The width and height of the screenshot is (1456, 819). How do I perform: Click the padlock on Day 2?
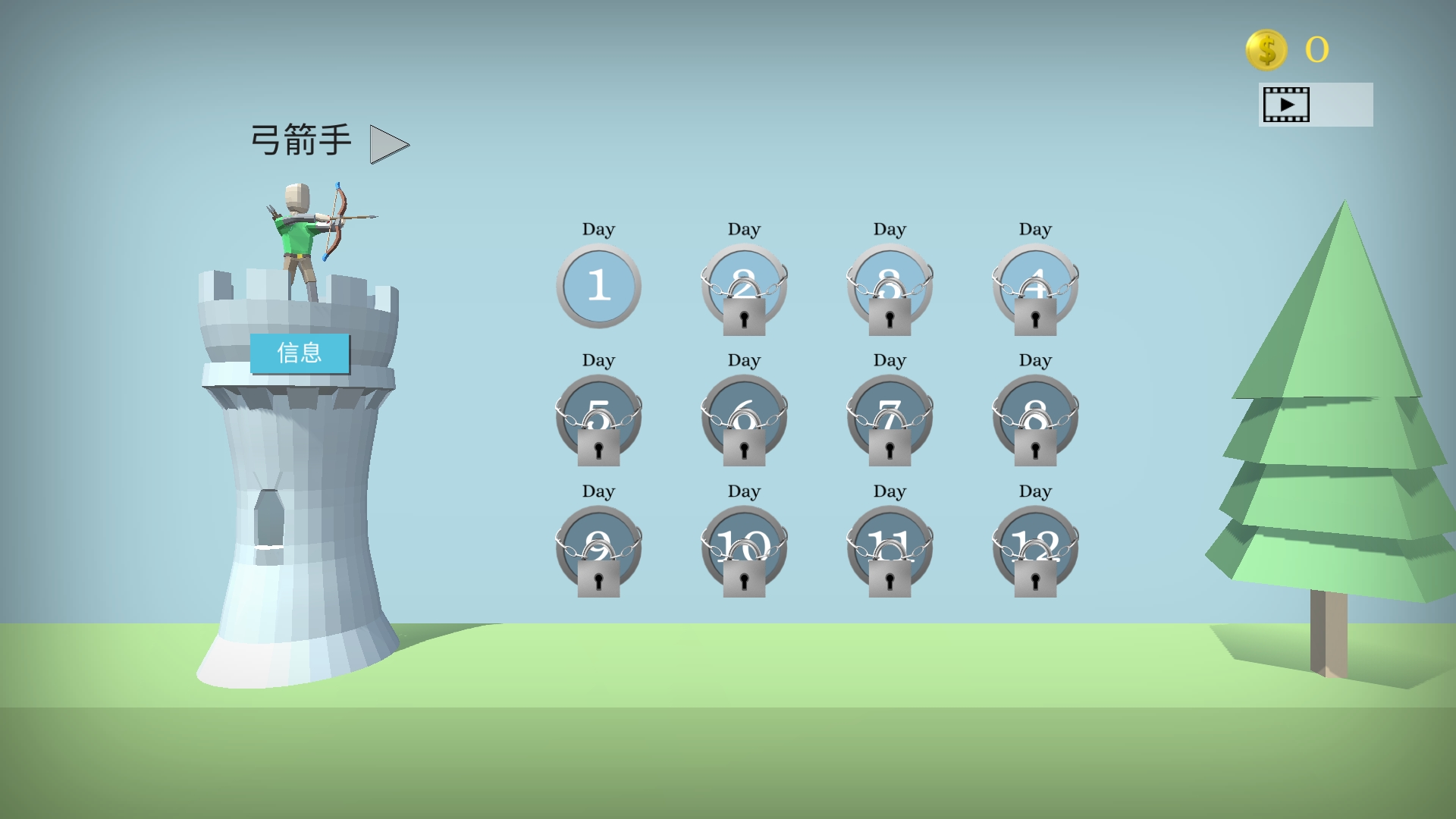(744, 318)
